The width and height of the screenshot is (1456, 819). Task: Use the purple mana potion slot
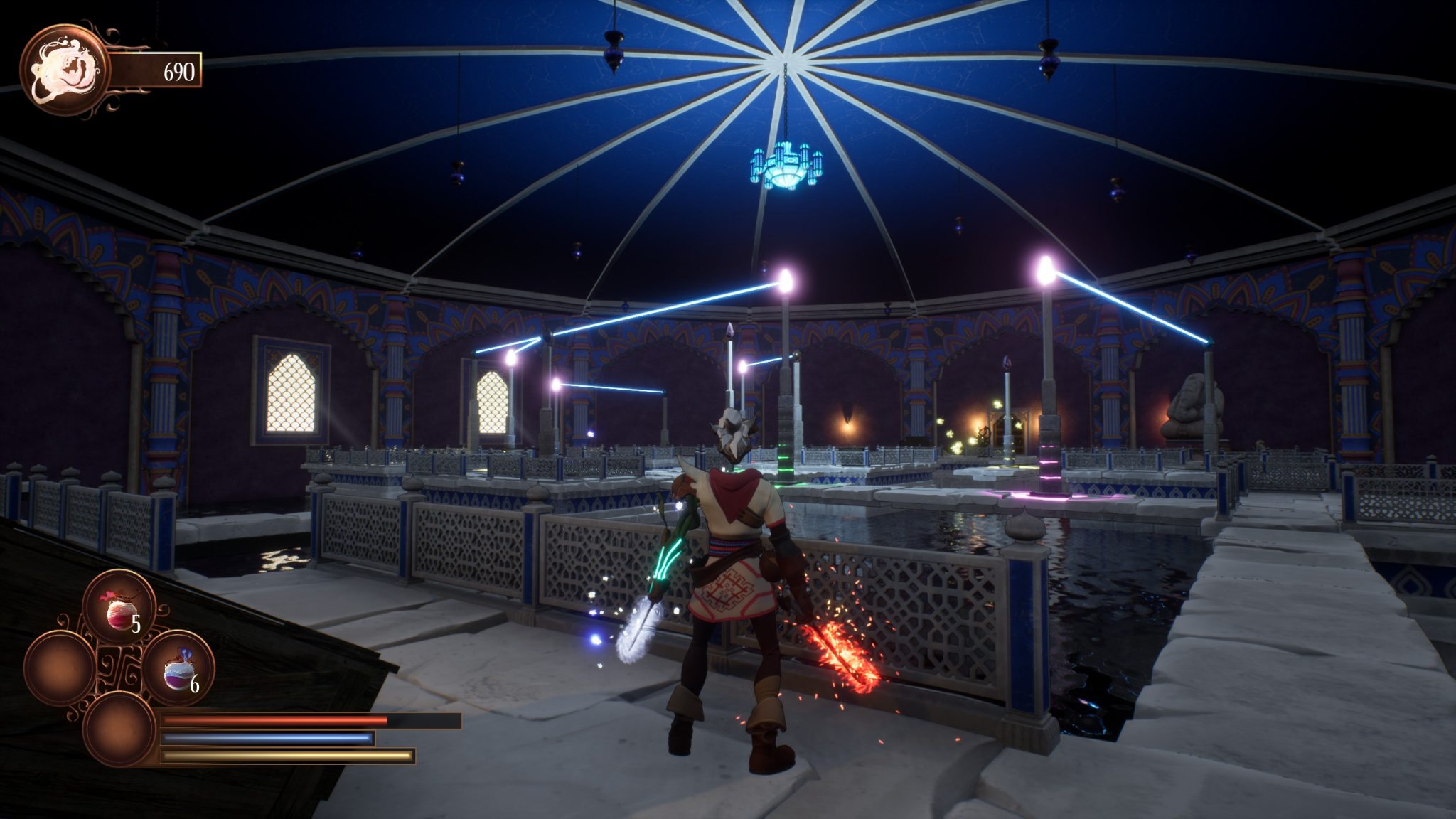pyautogui.click(x=178, y=670)
